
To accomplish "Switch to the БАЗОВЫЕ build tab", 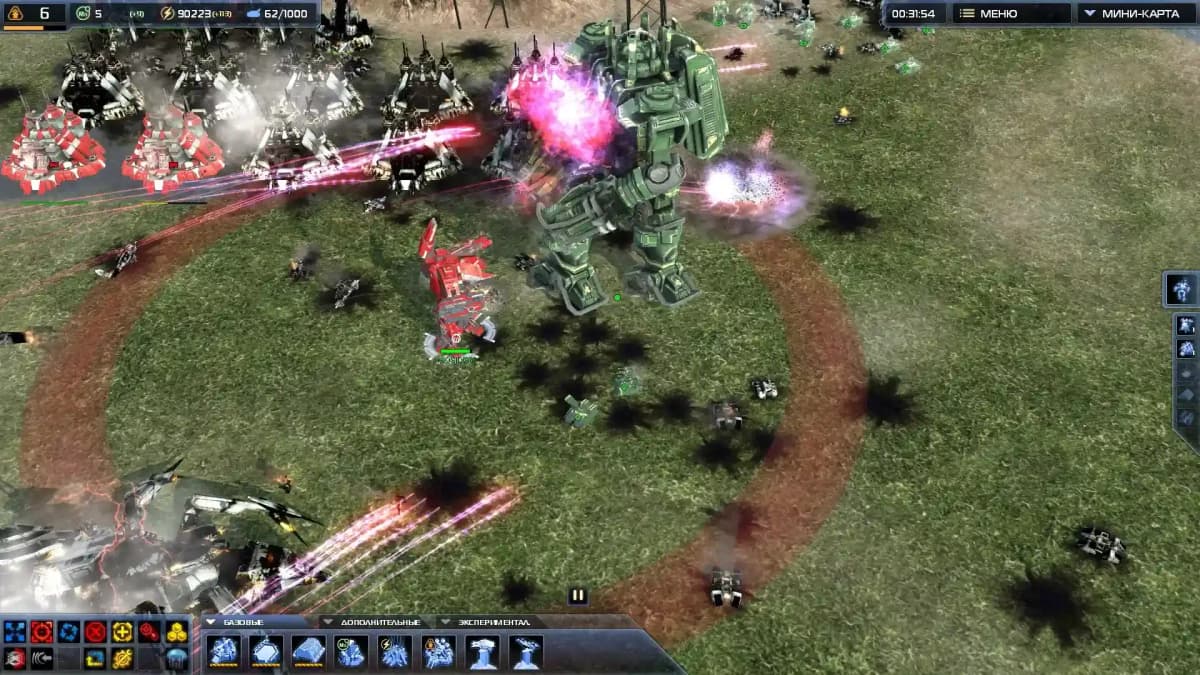I will click(x=240, y=622).
